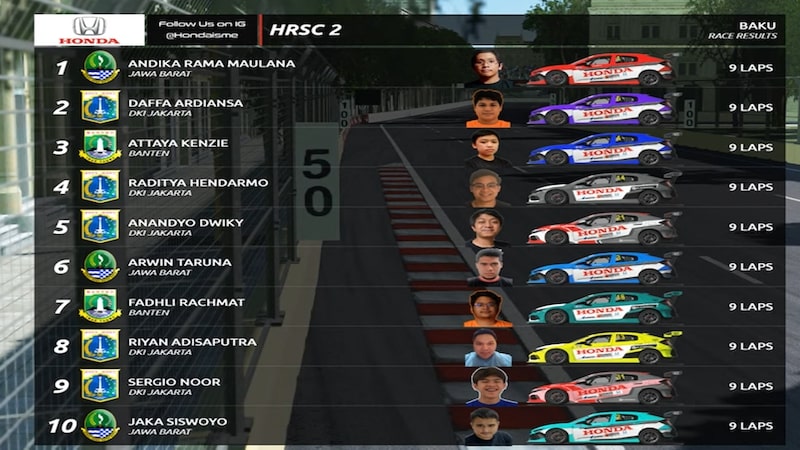Click the Honda logo in the header
Image resolution: width=800 pixels, height=450 pixels.
(x=89, y=30)
